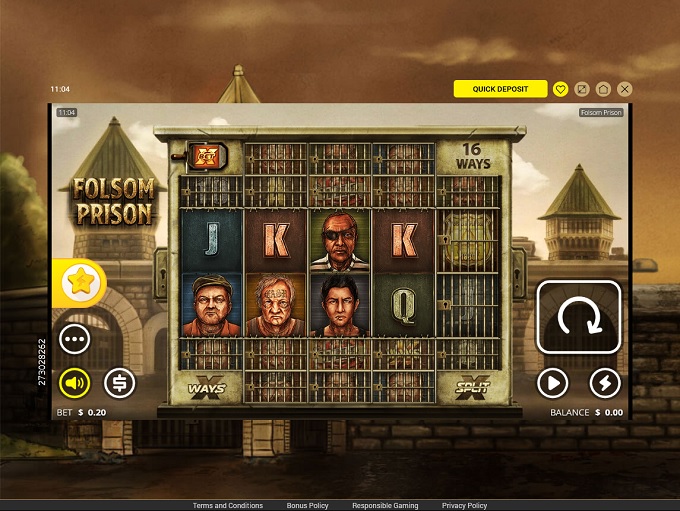Open the Responsible Gaming link
The image size is (680, 511).
385,506
